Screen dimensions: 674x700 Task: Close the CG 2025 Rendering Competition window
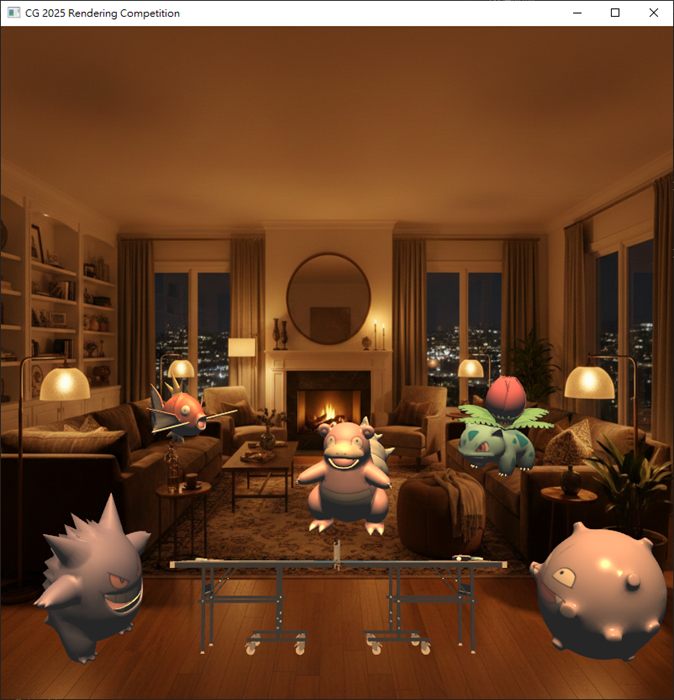653,13
